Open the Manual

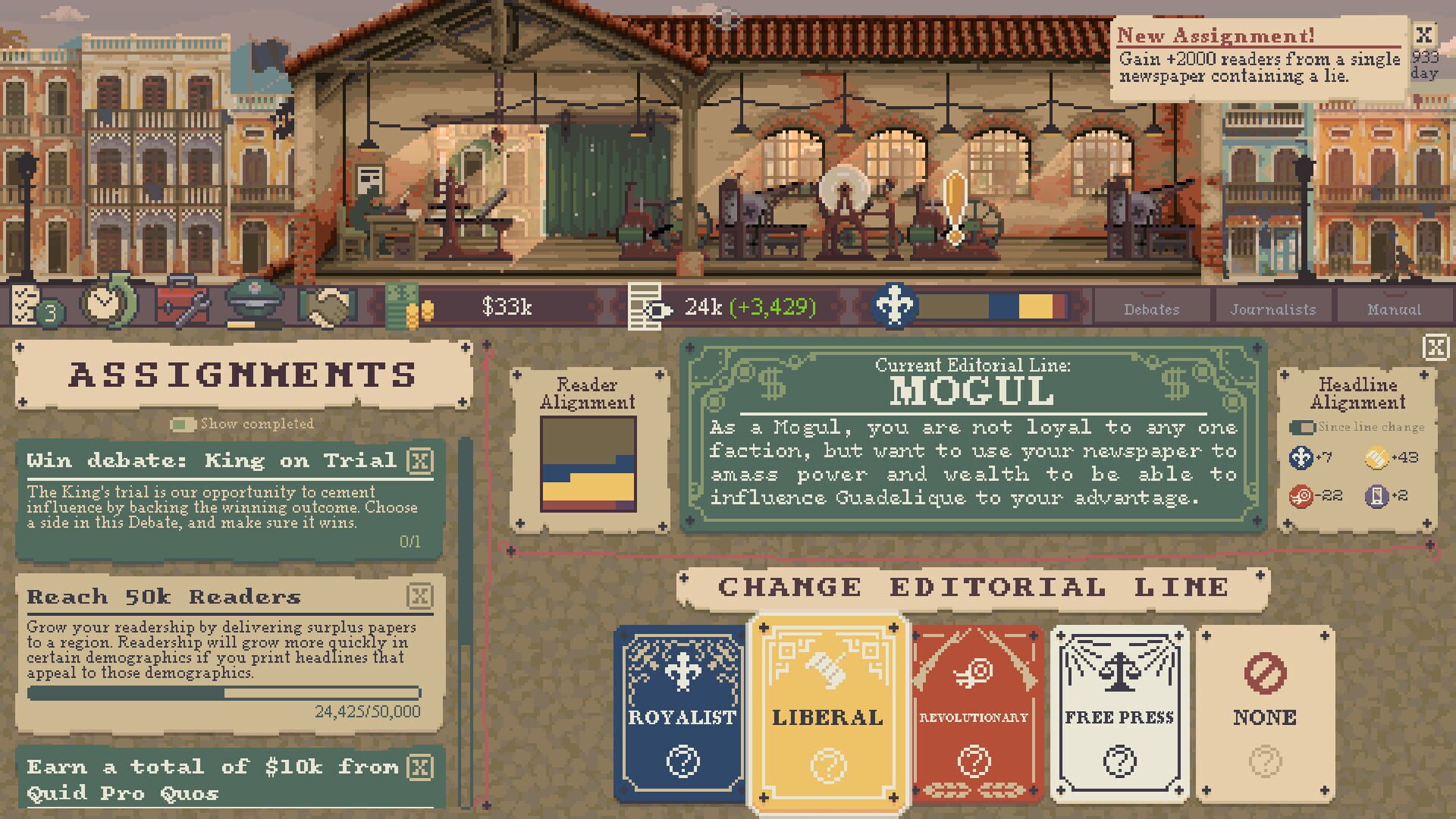[1395, 309]
